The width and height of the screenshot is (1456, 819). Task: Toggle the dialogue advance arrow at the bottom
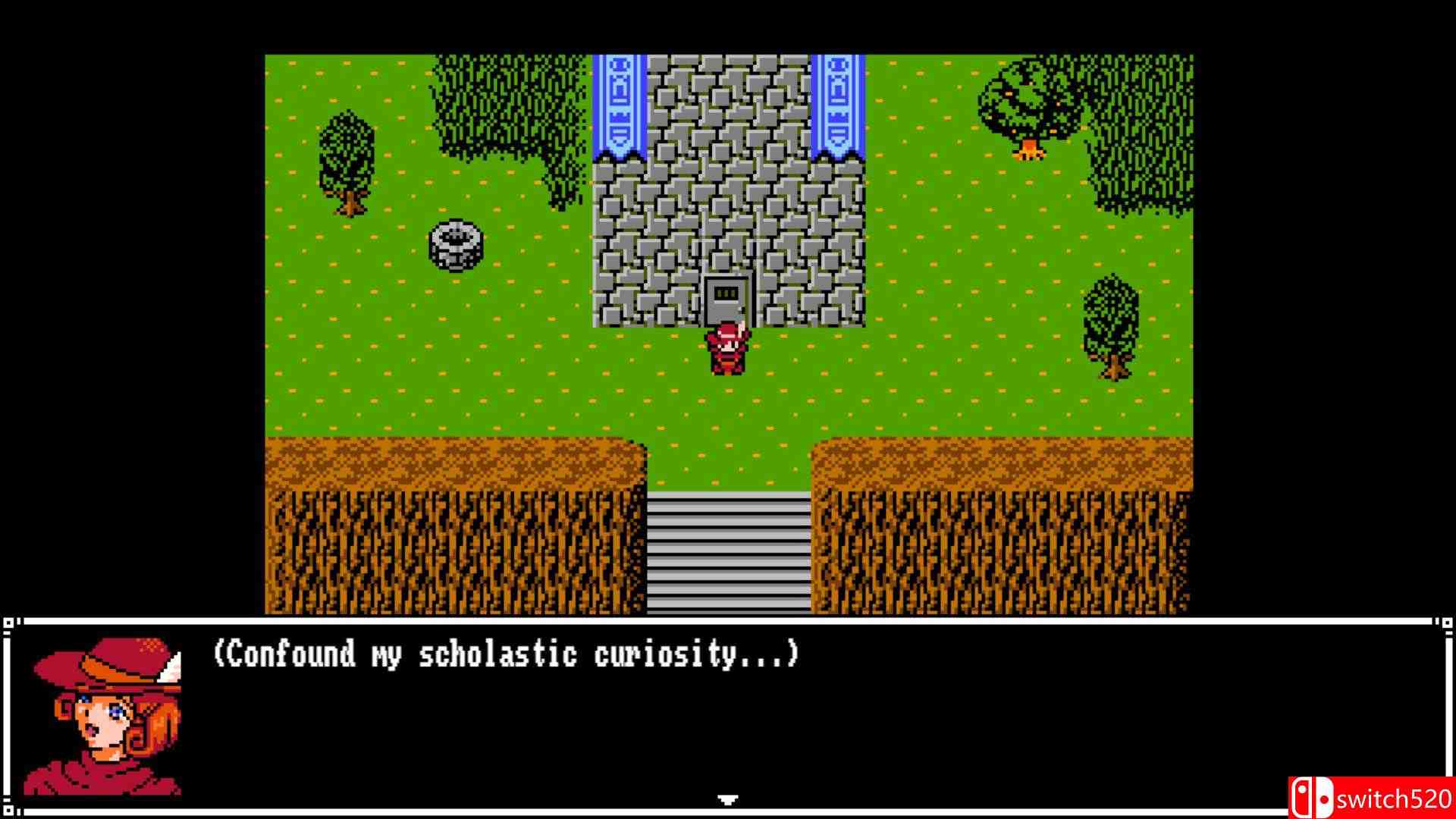tap(726, 799)
